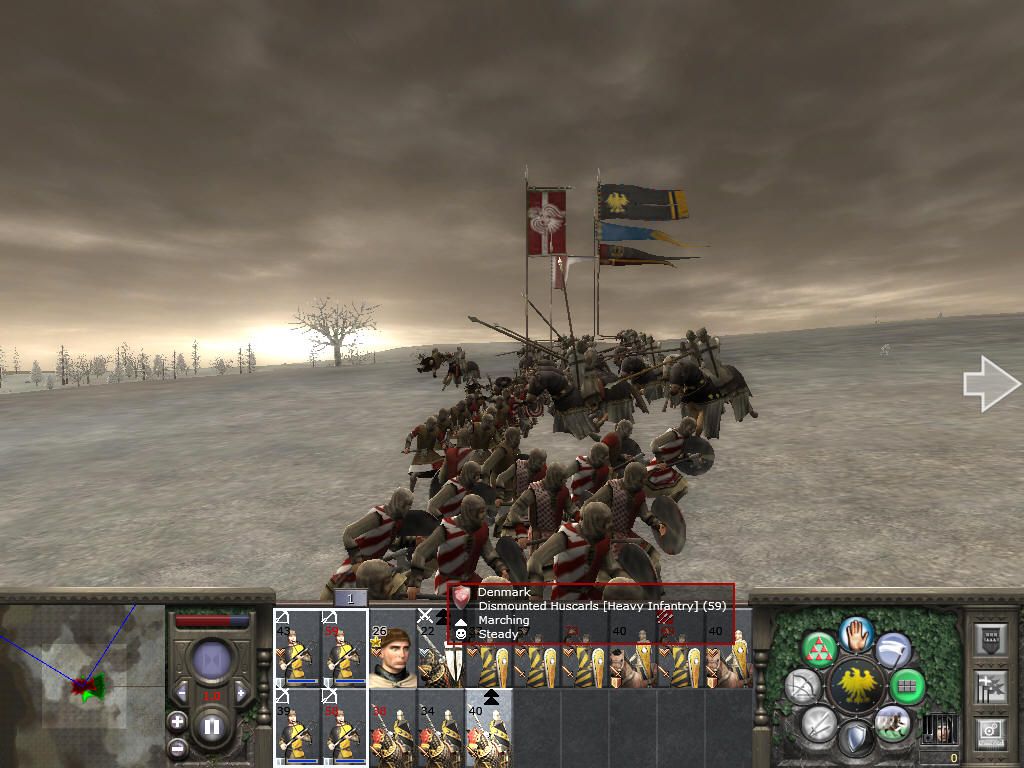
Task: Toggle the guard mode shield icon
Action: tap(855, 740)
